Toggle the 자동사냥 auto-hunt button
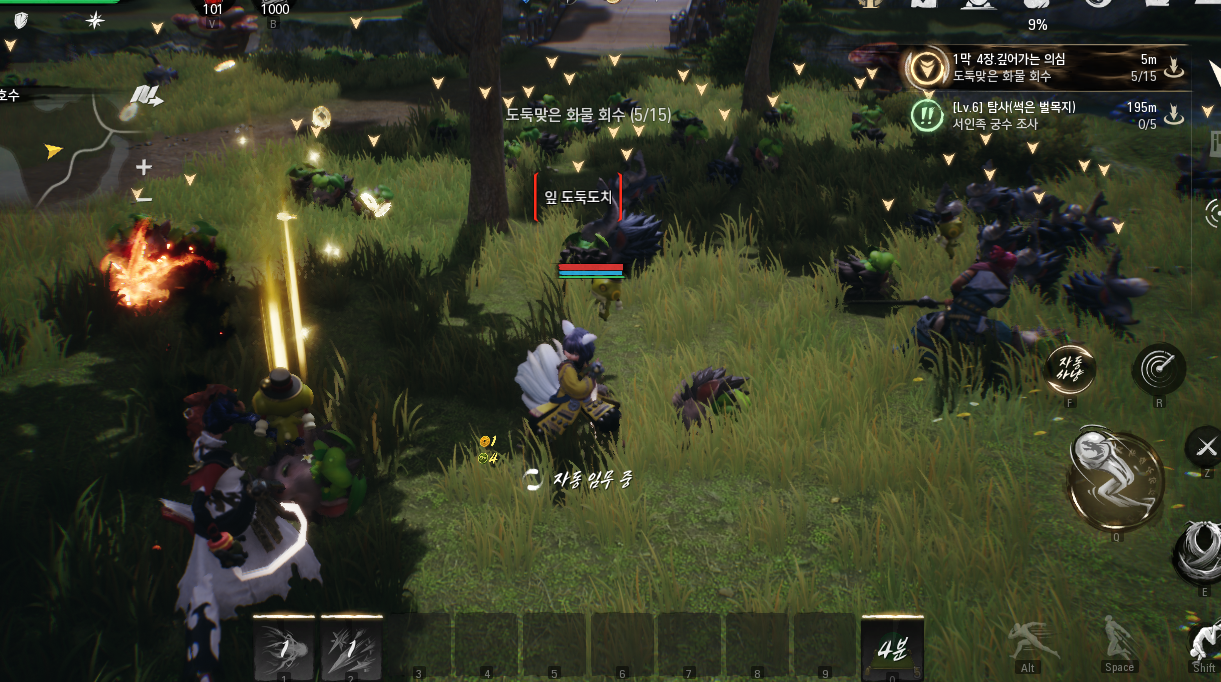The width and height of the screenshot is (1221, 682). click(x=1071, y=369)
